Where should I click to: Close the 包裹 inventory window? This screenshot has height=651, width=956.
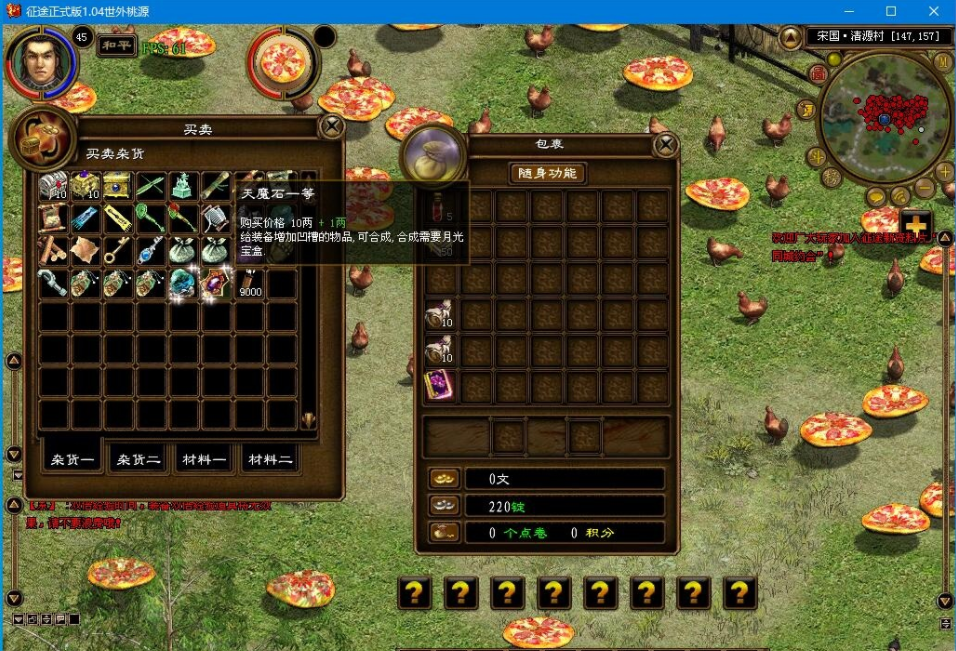pyautogui.click(x=665, y=144)
